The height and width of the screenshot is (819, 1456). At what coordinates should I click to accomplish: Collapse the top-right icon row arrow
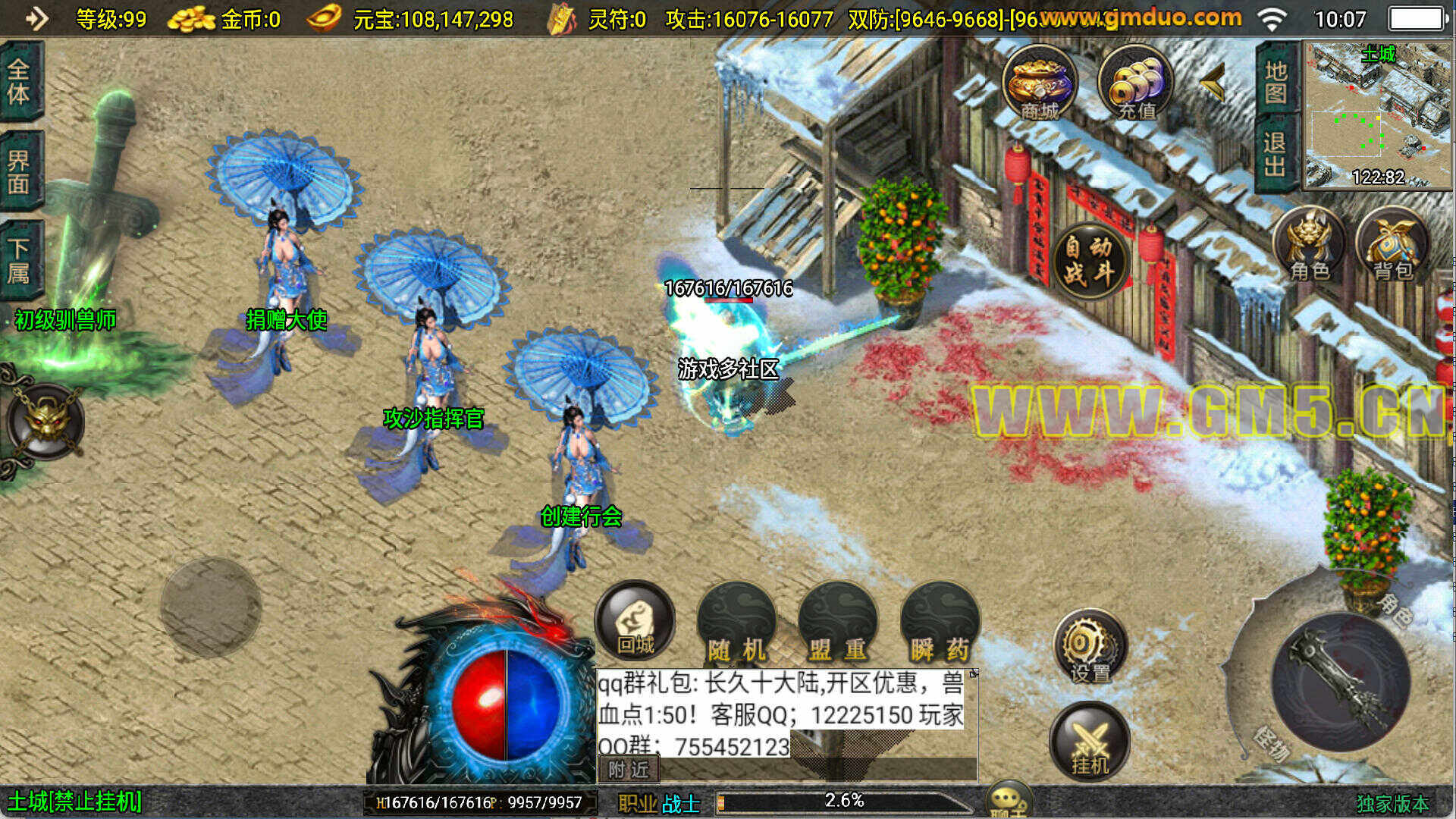pyautogui.click(x=1213, y=82)
